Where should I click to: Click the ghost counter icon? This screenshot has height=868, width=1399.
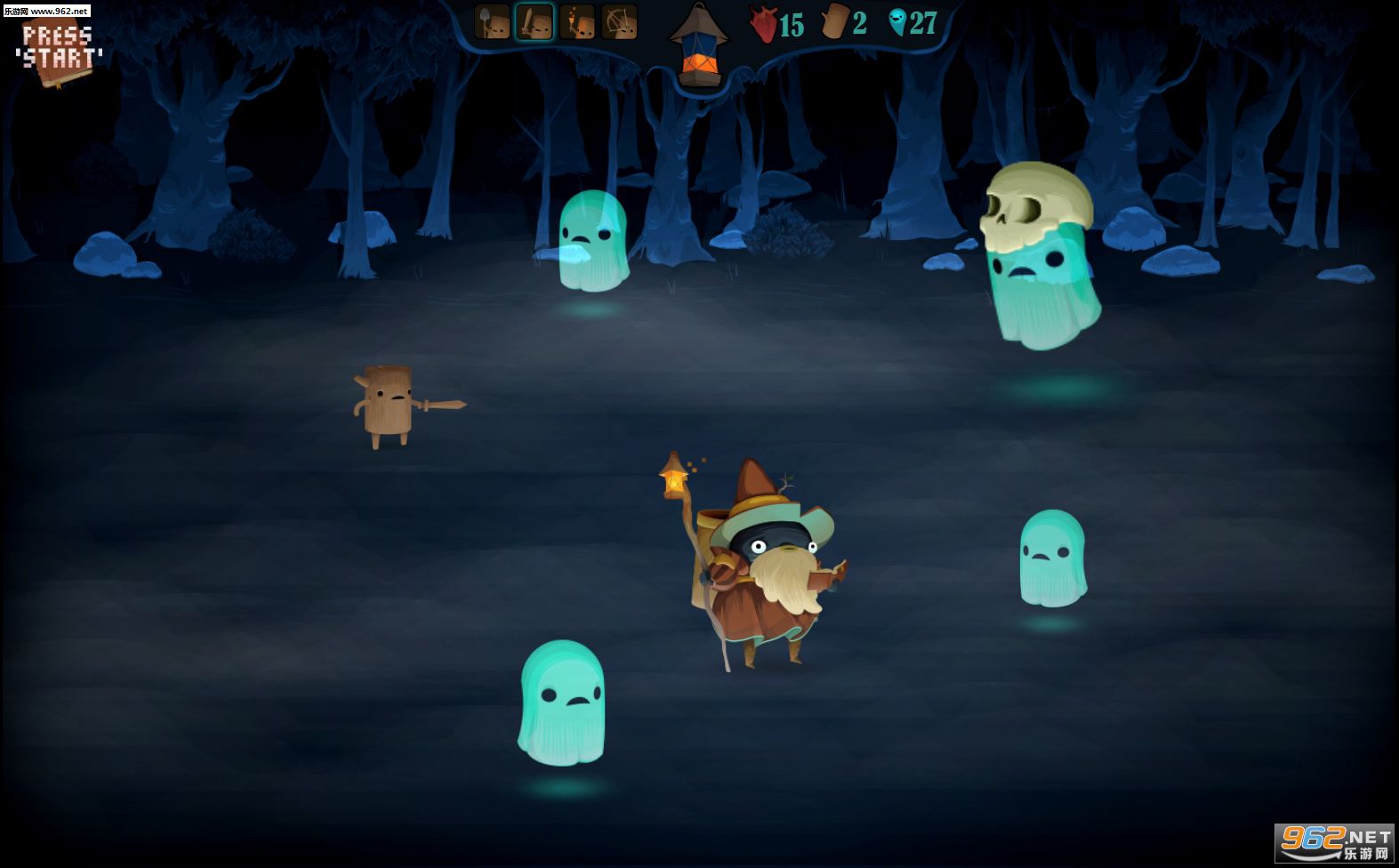900,24
